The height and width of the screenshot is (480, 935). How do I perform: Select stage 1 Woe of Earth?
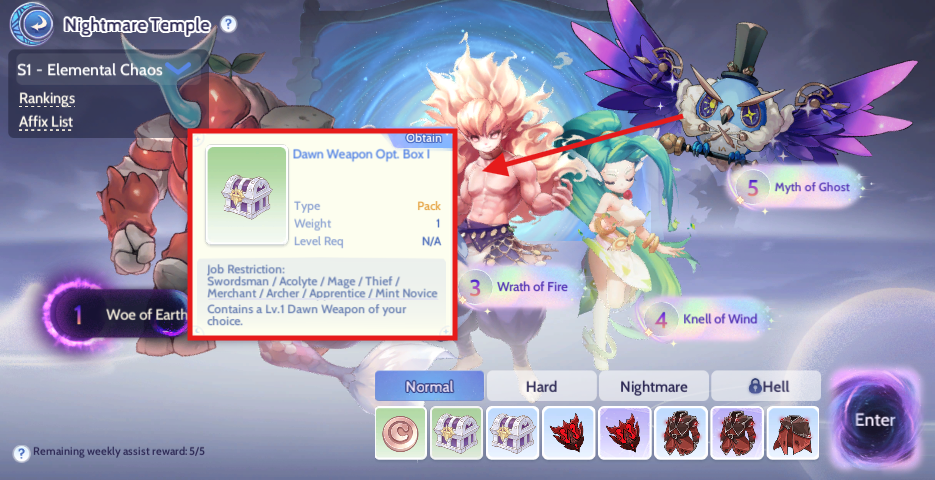[x=120, y=316]
